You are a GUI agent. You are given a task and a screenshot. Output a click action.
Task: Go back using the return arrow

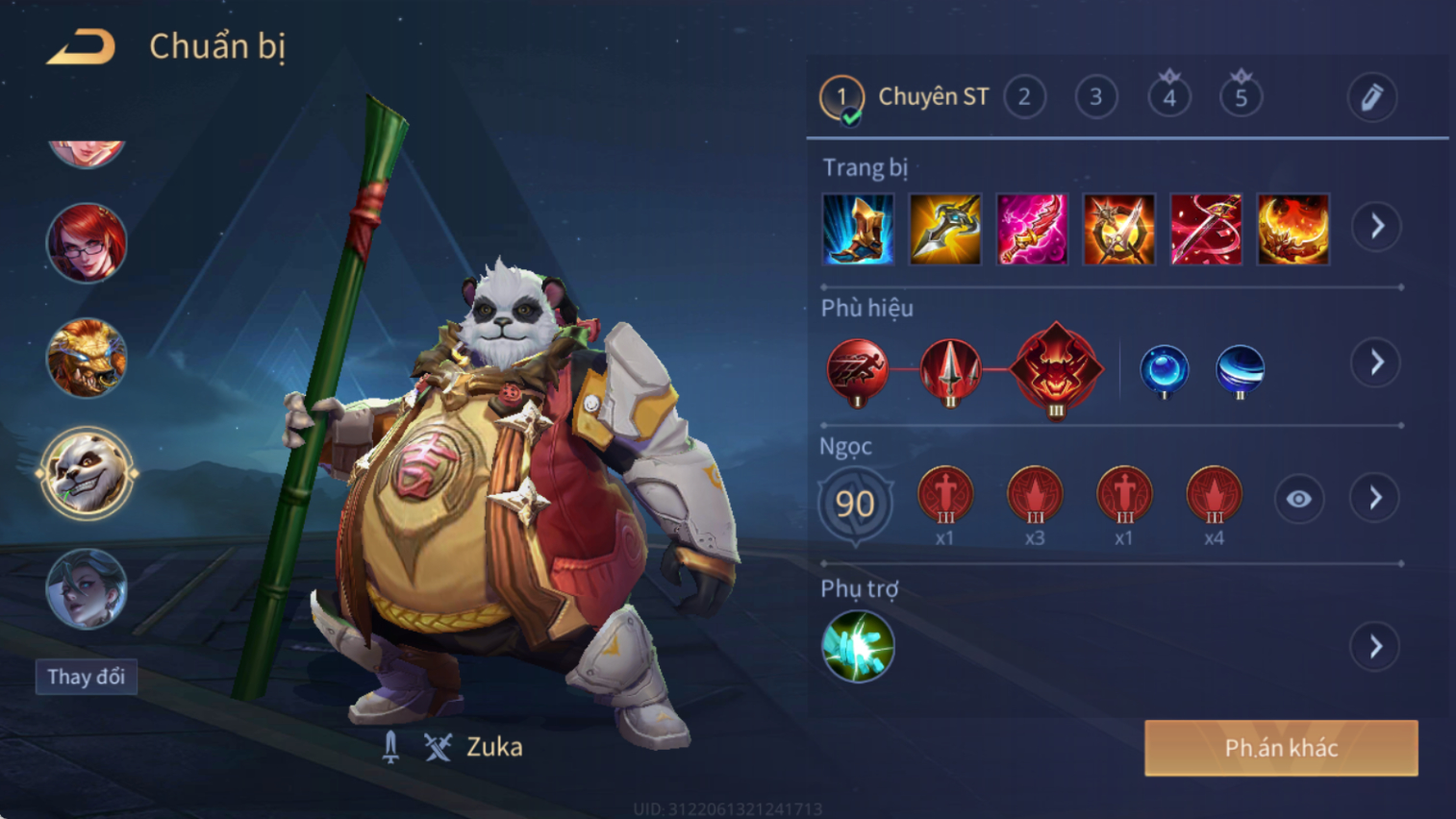click(81, 46)
